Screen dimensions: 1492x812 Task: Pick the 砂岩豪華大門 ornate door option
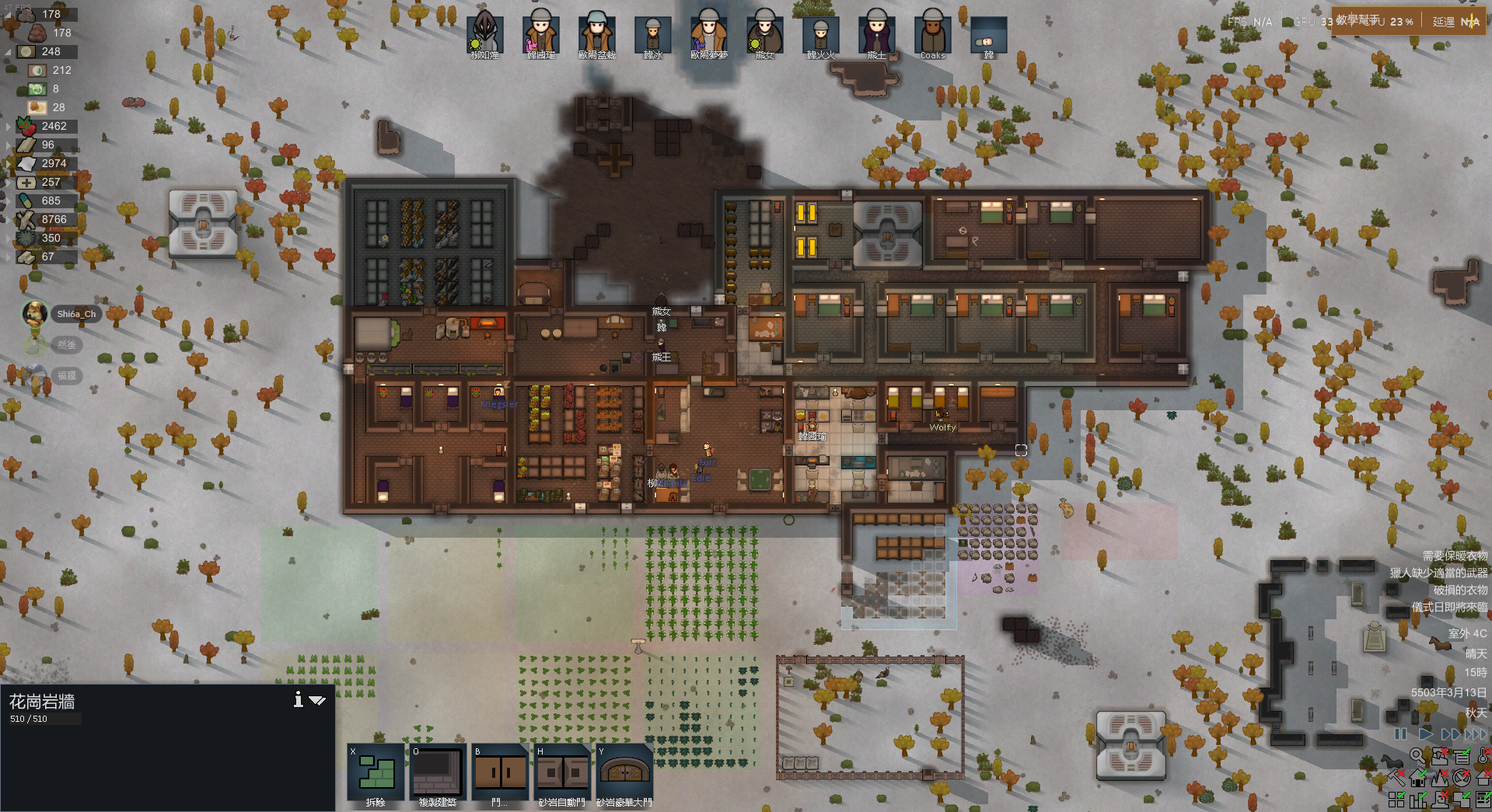[624, 772]
